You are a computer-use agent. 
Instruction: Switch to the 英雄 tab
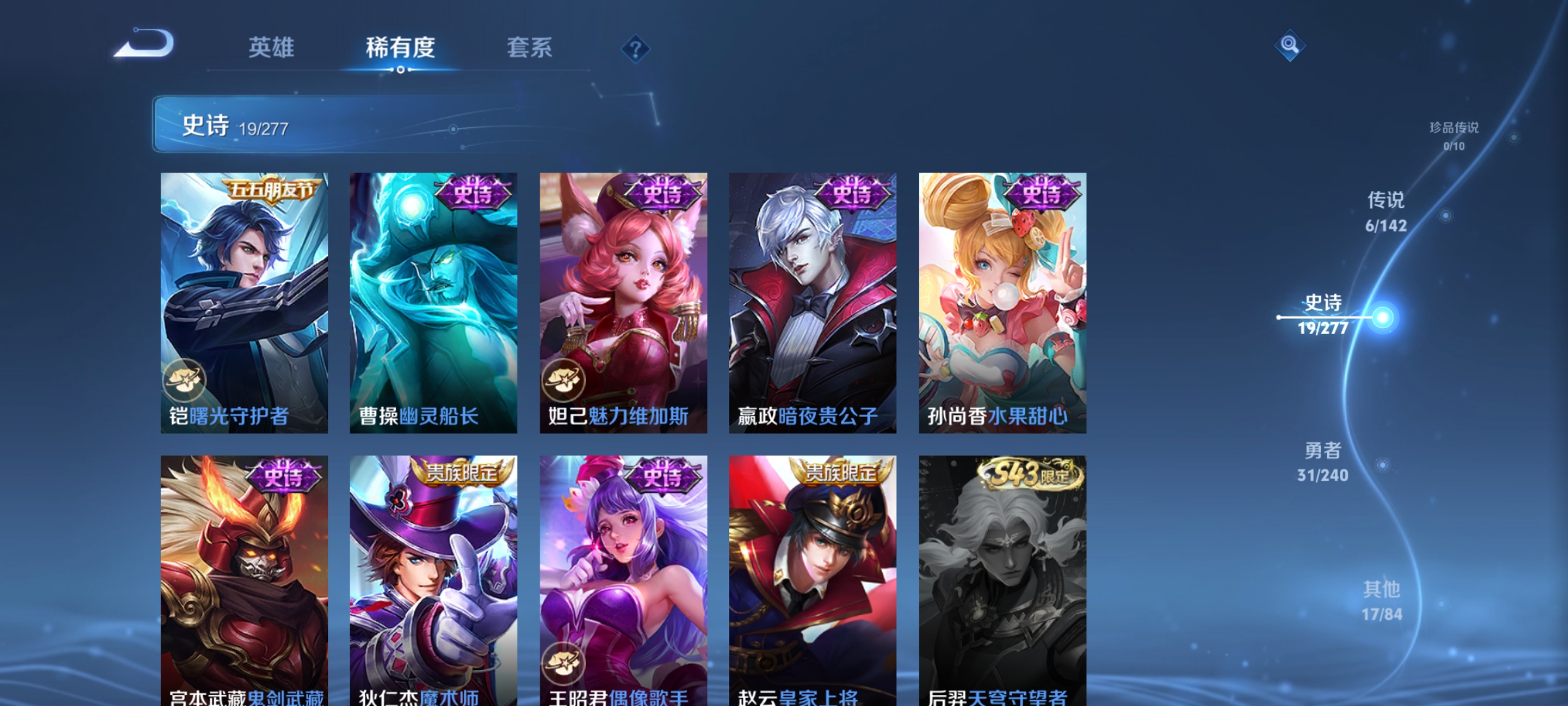[x=272, y=47]
